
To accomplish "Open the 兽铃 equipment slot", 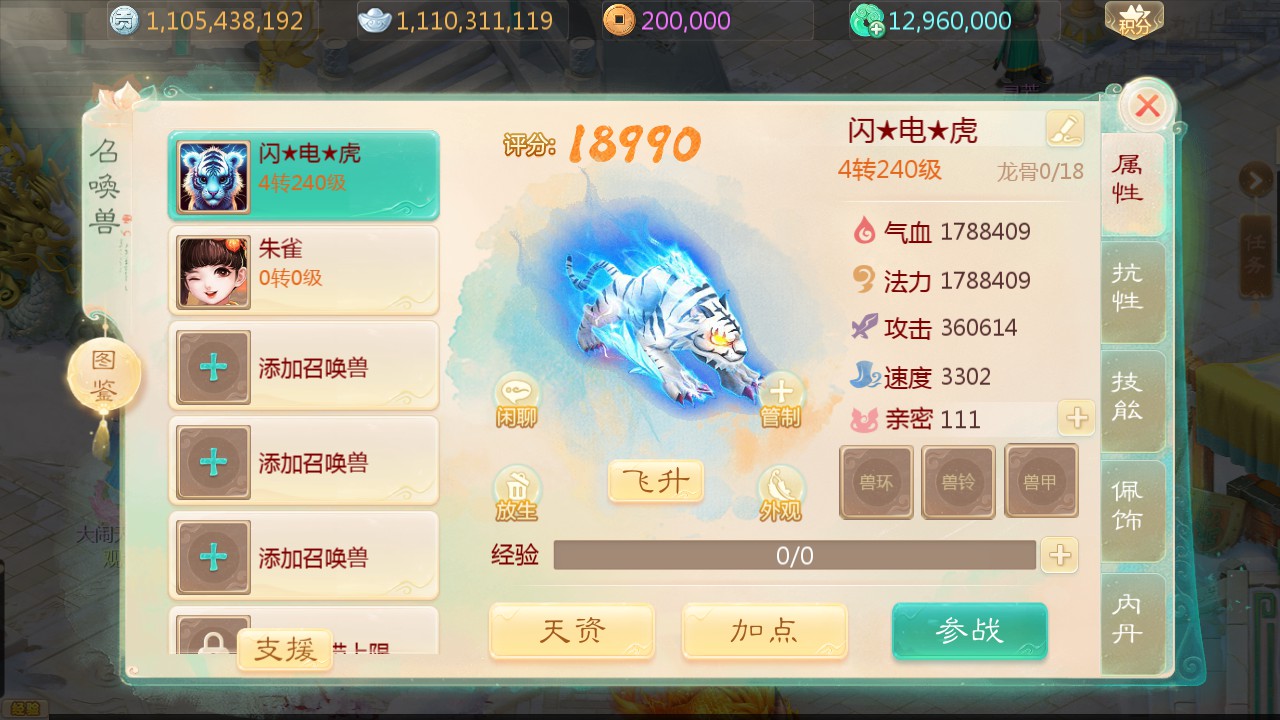I will click(959, 481).
